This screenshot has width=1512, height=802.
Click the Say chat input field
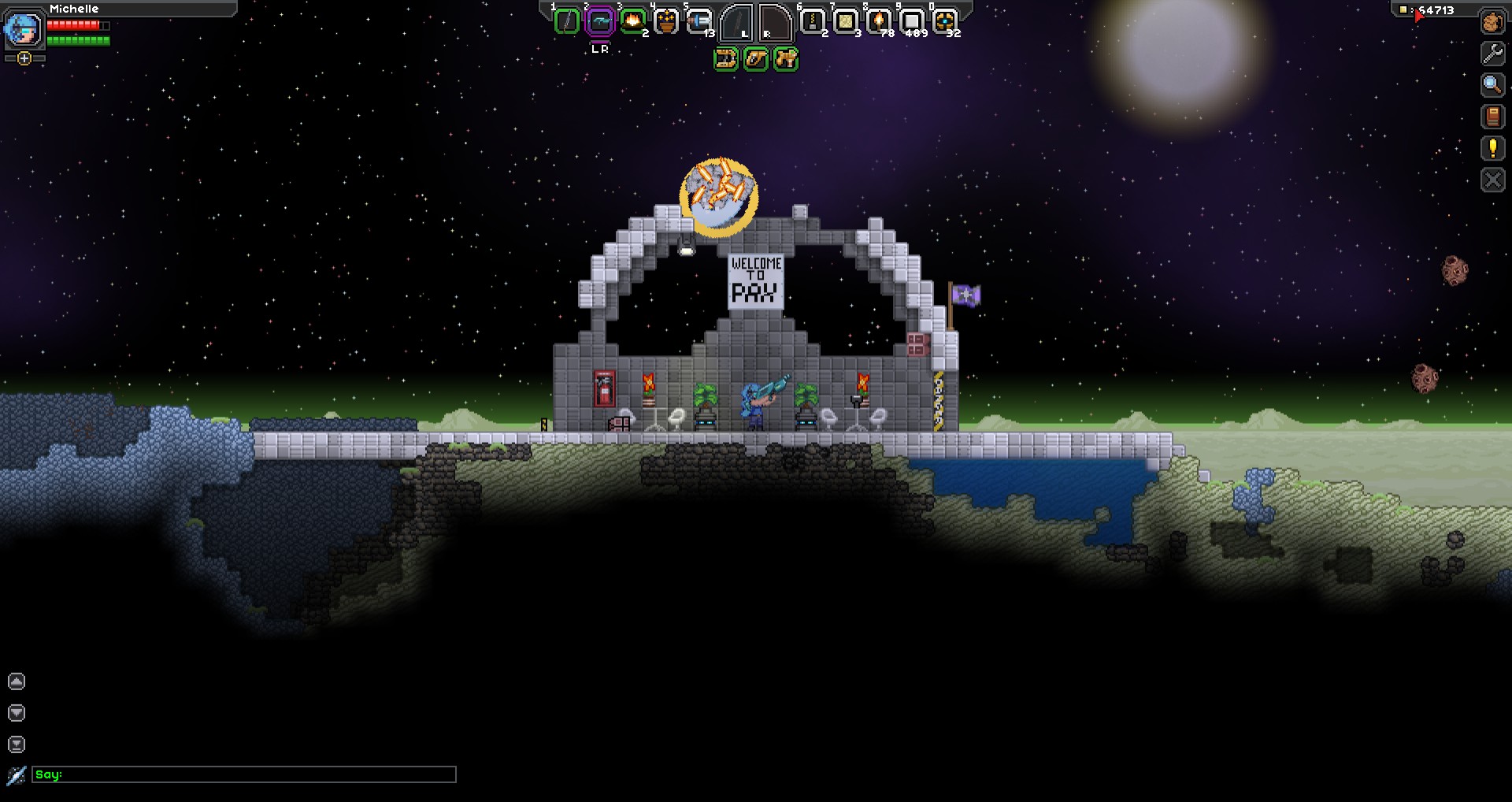[244, 774]
